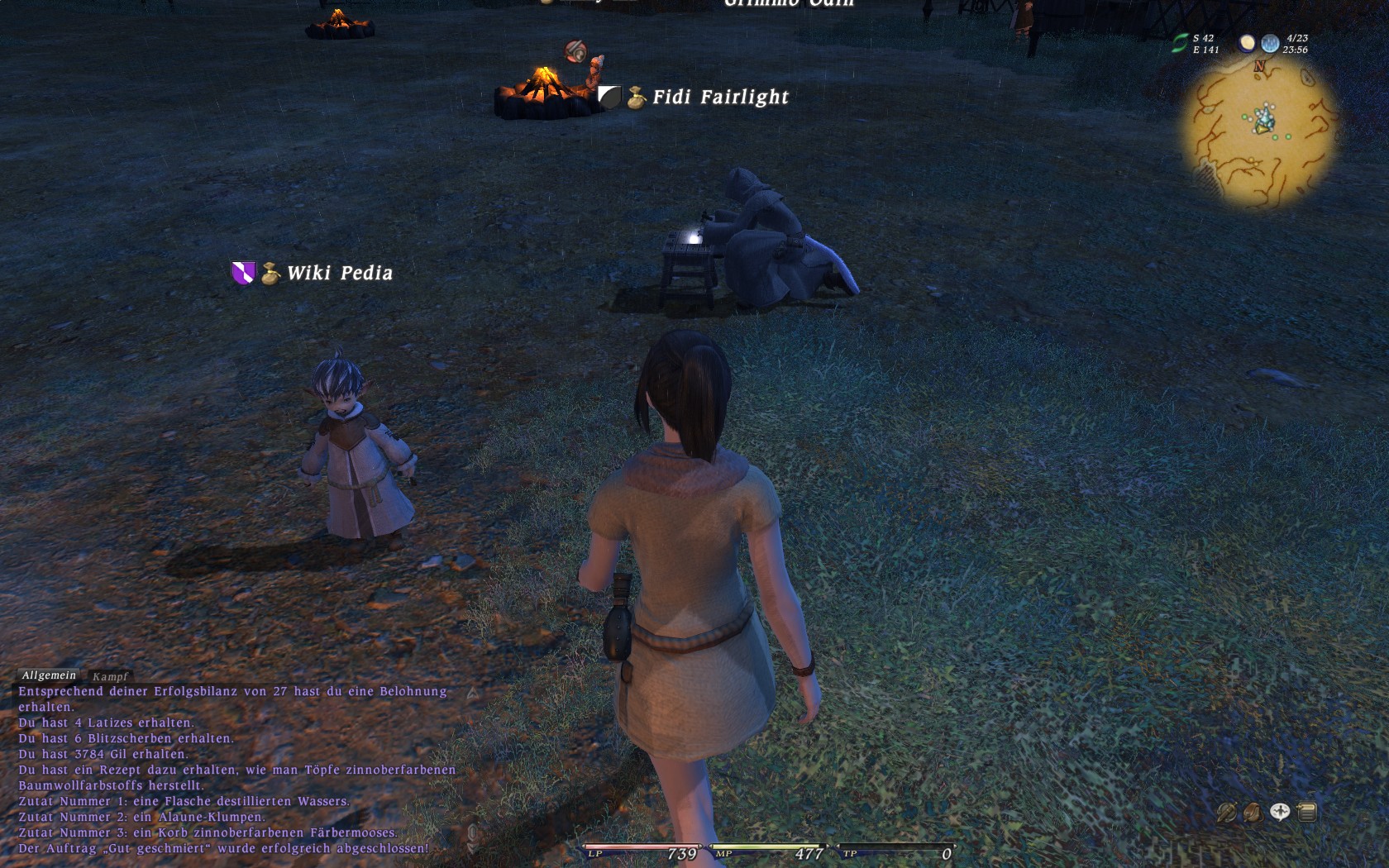Image resolution: width=1389 pixels, height=868 pixels.
Task: Click the rain weather icon
Action: (1270, 43)
